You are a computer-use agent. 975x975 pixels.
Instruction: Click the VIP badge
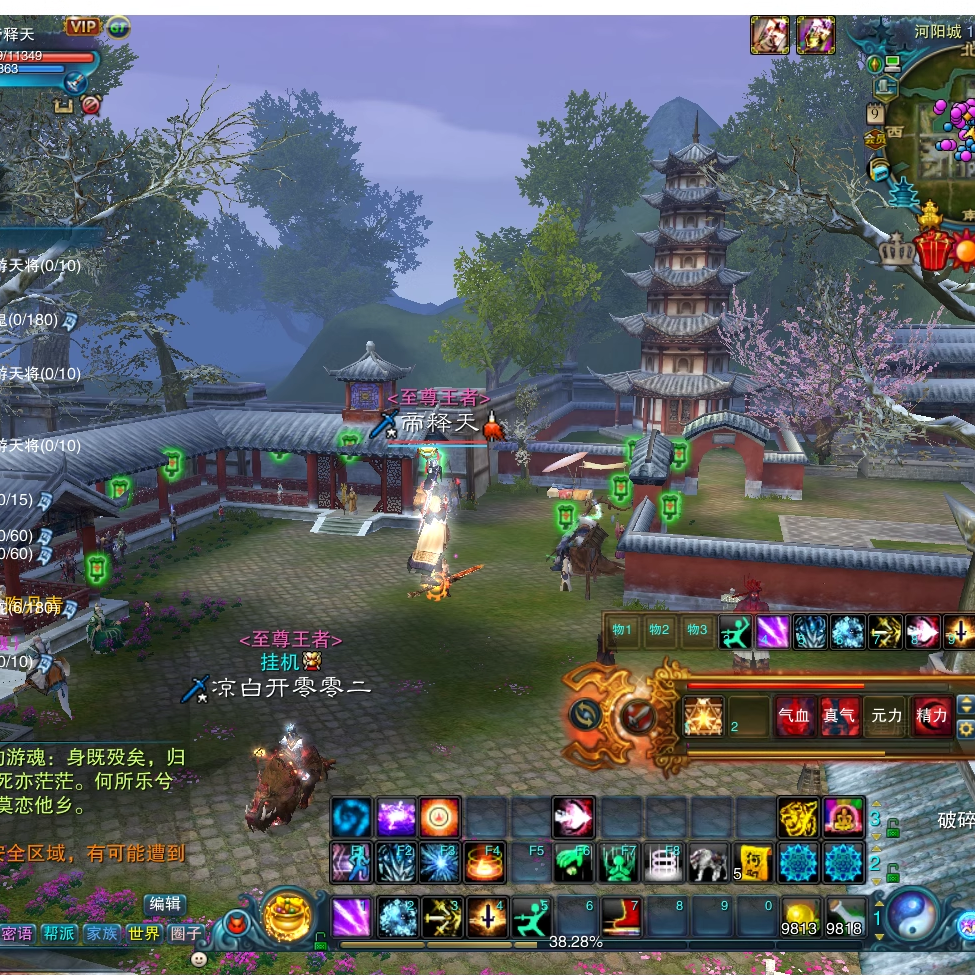[x=82, y=26]
